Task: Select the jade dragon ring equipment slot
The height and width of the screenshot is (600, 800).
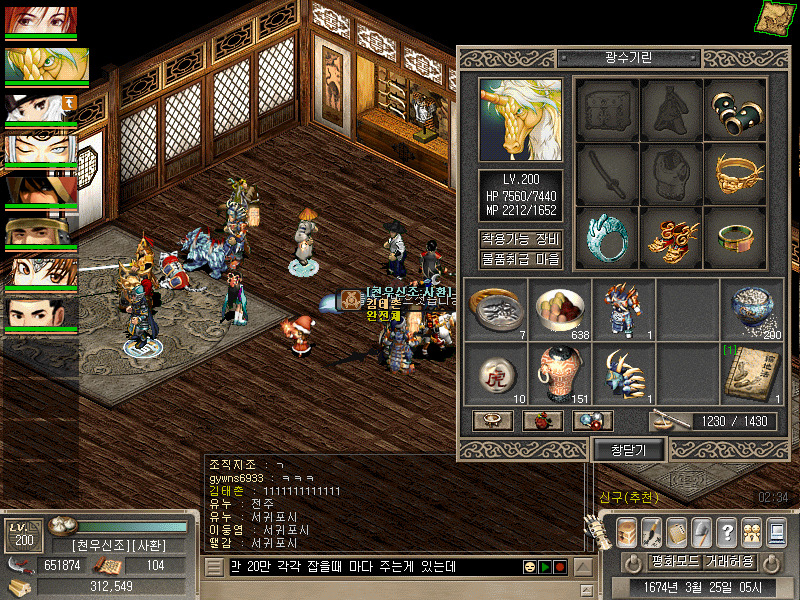Action: pyautogui.click(x=606, y=237)
